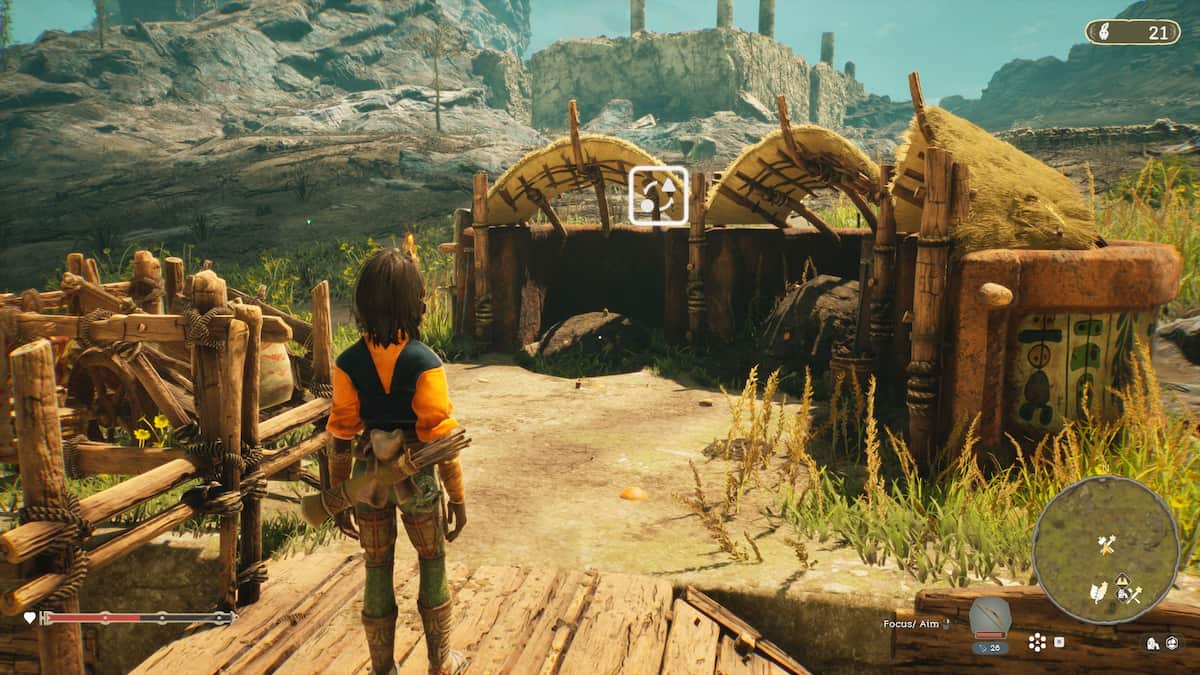
Task: Click the leaf marker on the minimap
Action: 1098,592
